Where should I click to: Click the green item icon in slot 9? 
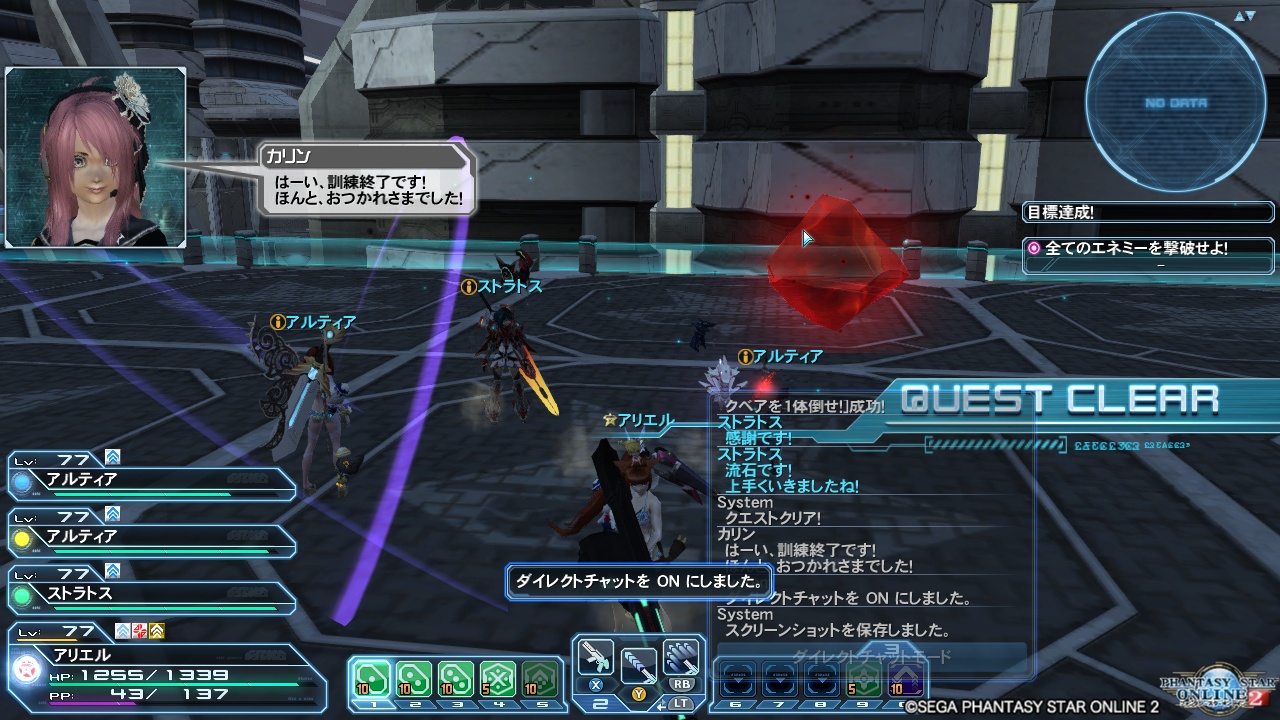pos(862,678)
